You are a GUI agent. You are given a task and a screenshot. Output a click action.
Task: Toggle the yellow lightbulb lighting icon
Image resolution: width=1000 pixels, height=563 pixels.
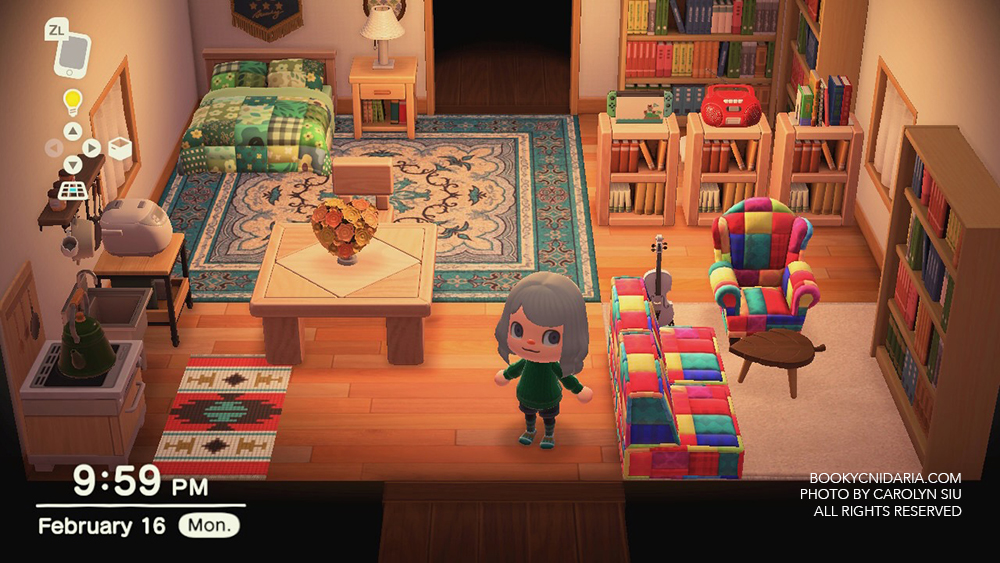pyautogui.click(x=73, y=101)
